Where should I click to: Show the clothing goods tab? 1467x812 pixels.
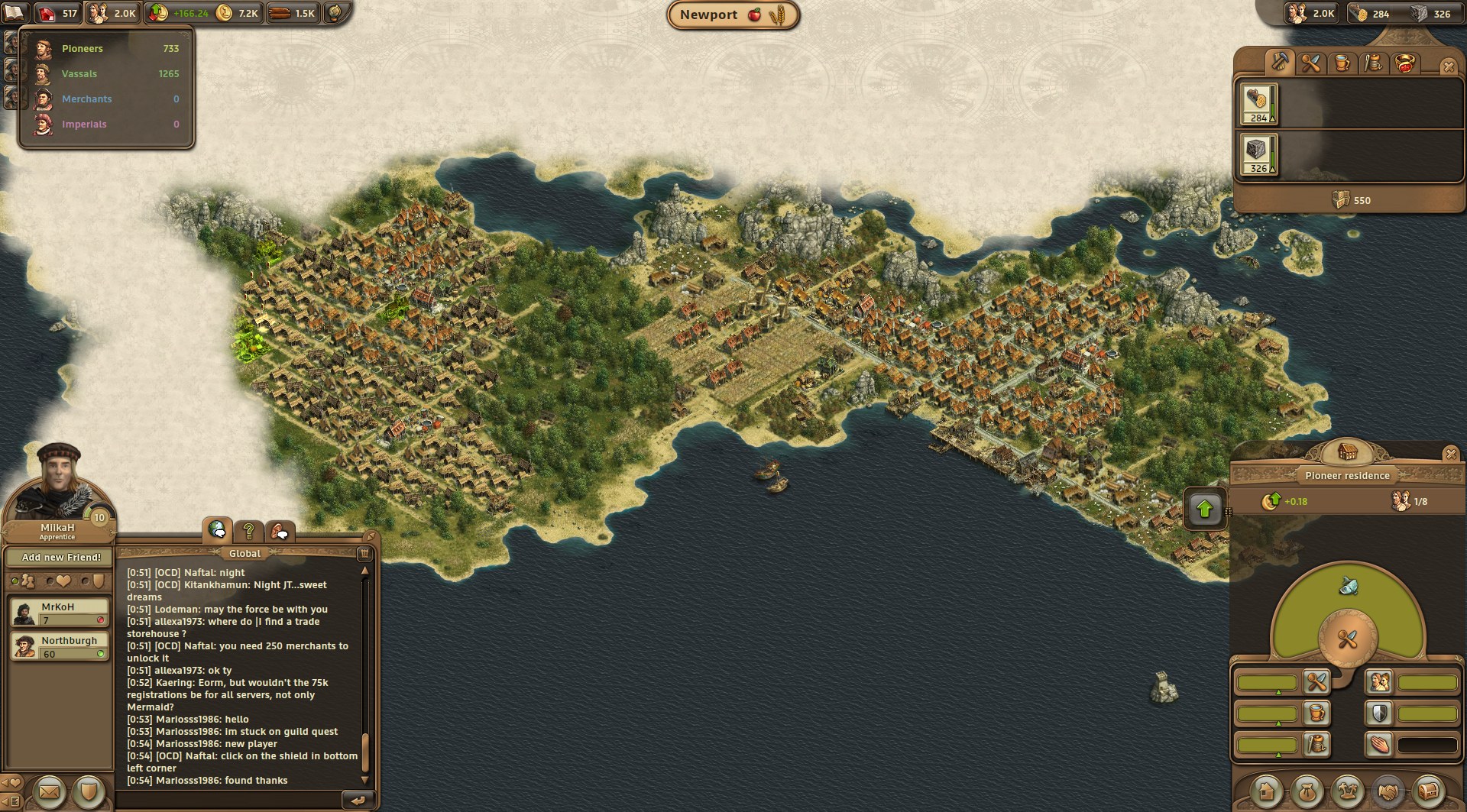pyautogui.click(x=1373, y=63)
